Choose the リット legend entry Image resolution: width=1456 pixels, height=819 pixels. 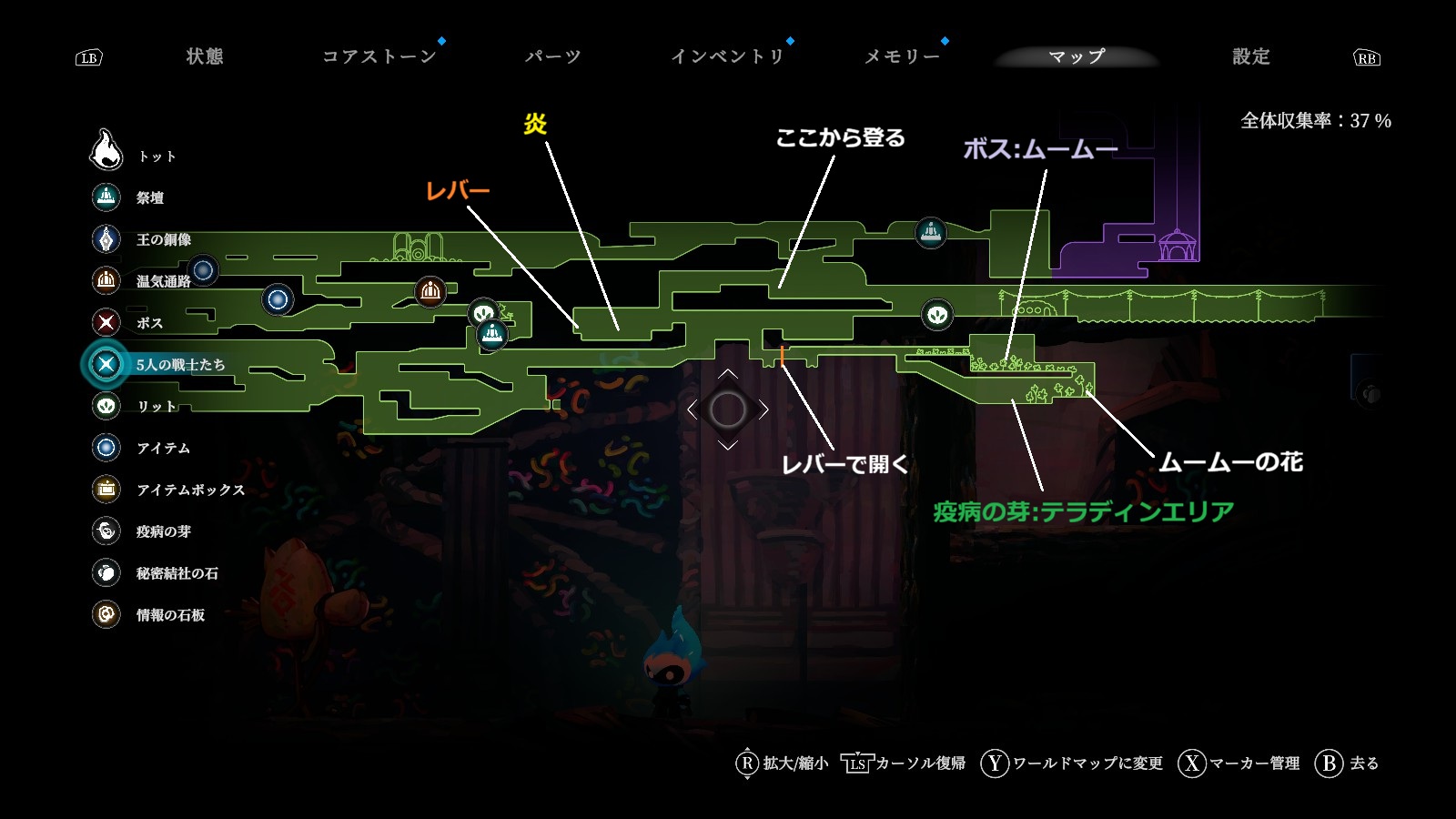(x=156, y=406)
